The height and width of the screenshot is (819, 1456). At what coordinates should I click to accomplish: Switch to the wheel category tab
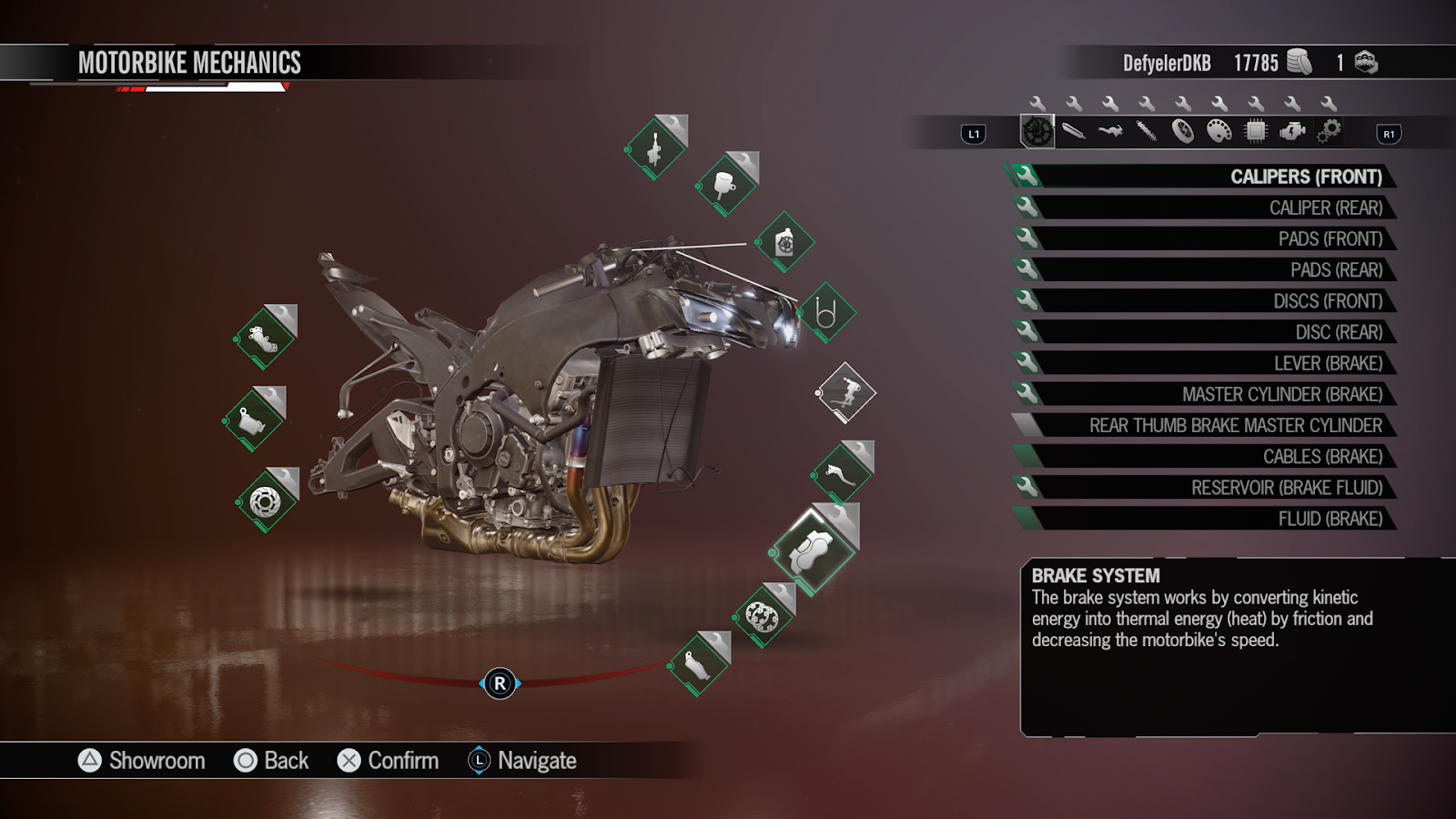(x=1182, y=132)
